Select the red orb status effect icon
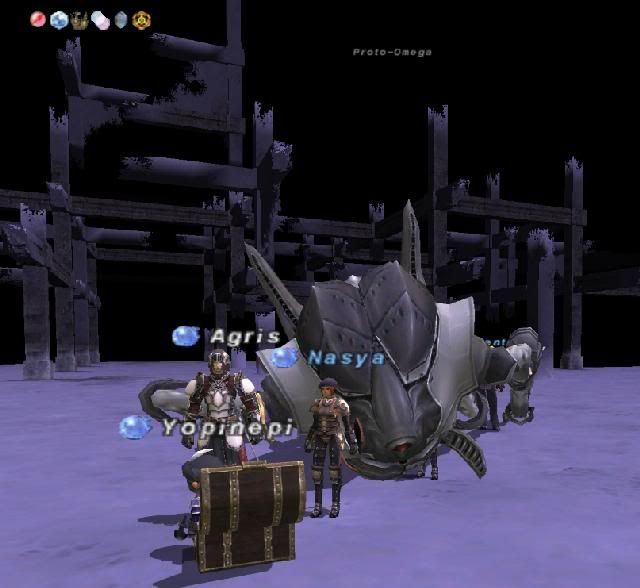Screen dimensions: 640x588 [x=39, y=19]
